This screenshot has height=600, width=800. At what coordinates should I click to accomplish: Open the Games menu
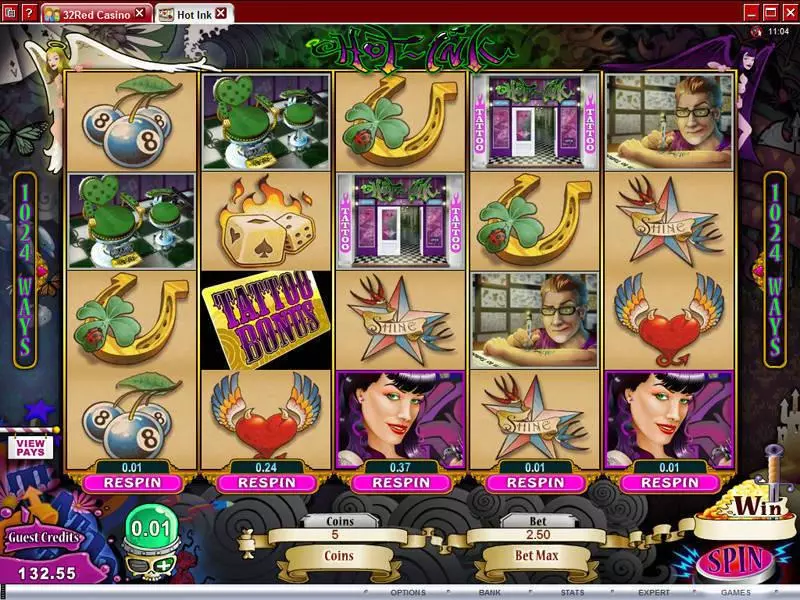(736, 592)
